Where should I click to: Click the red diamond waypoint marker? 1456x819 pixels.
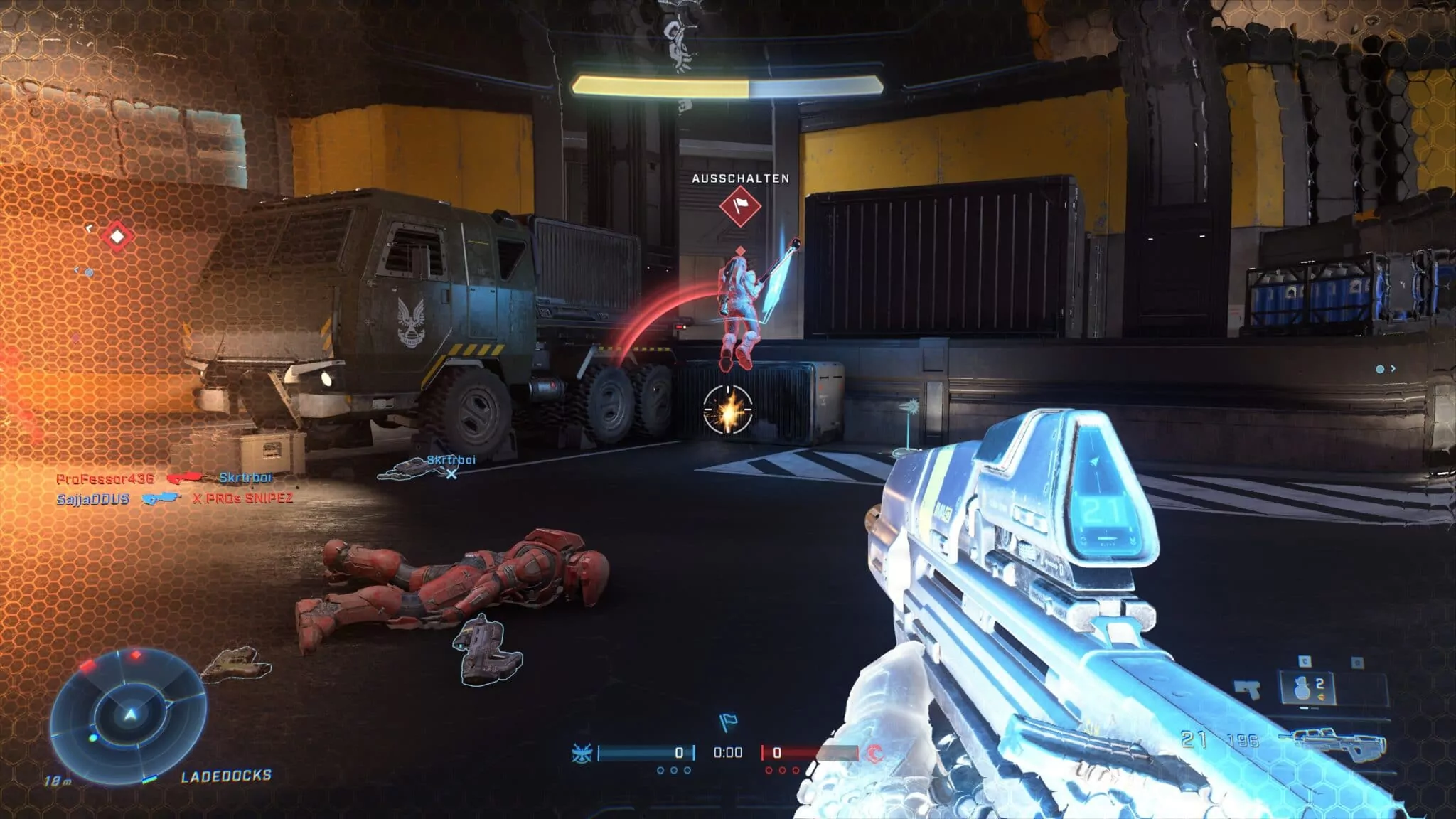pos(117,236)
